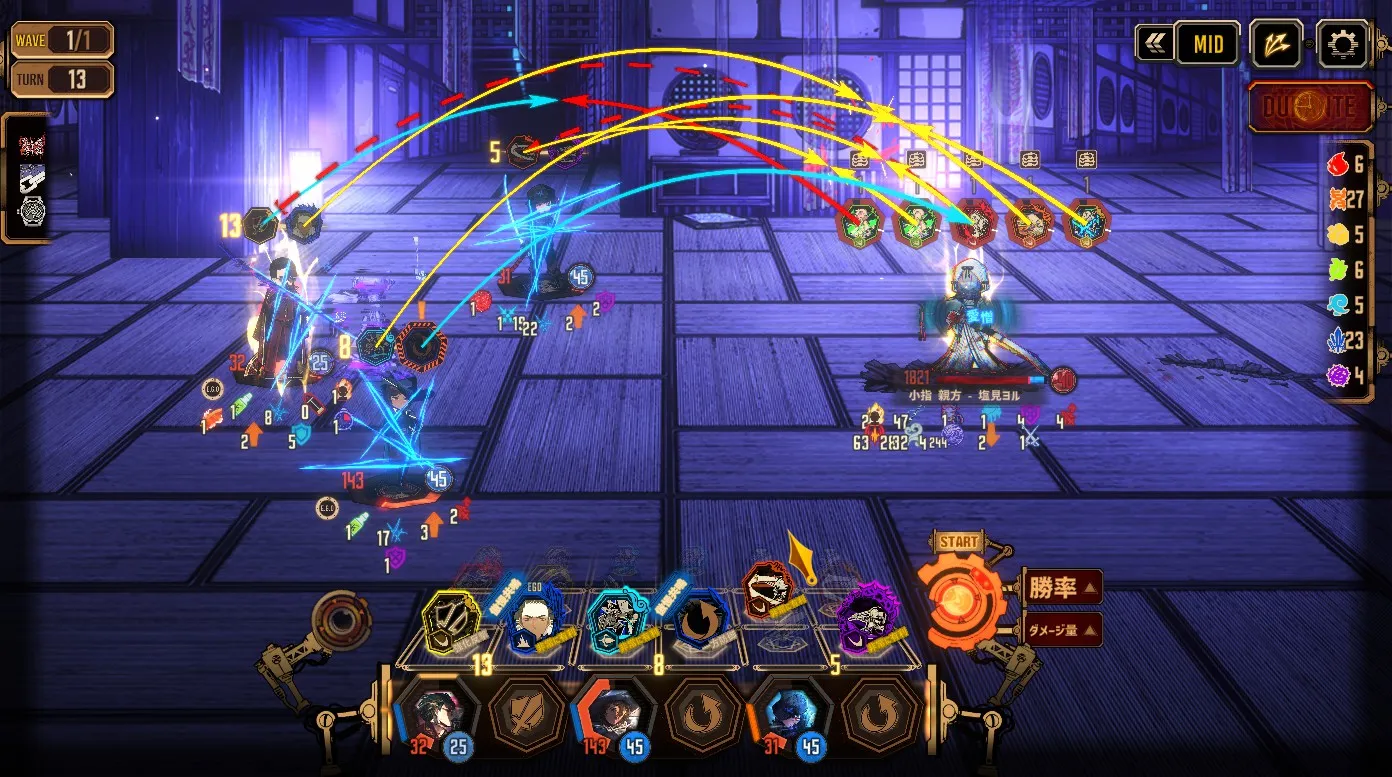Select the cyan skill chip
This screenshot has height=777, width=1392.
tap(617, 622)
